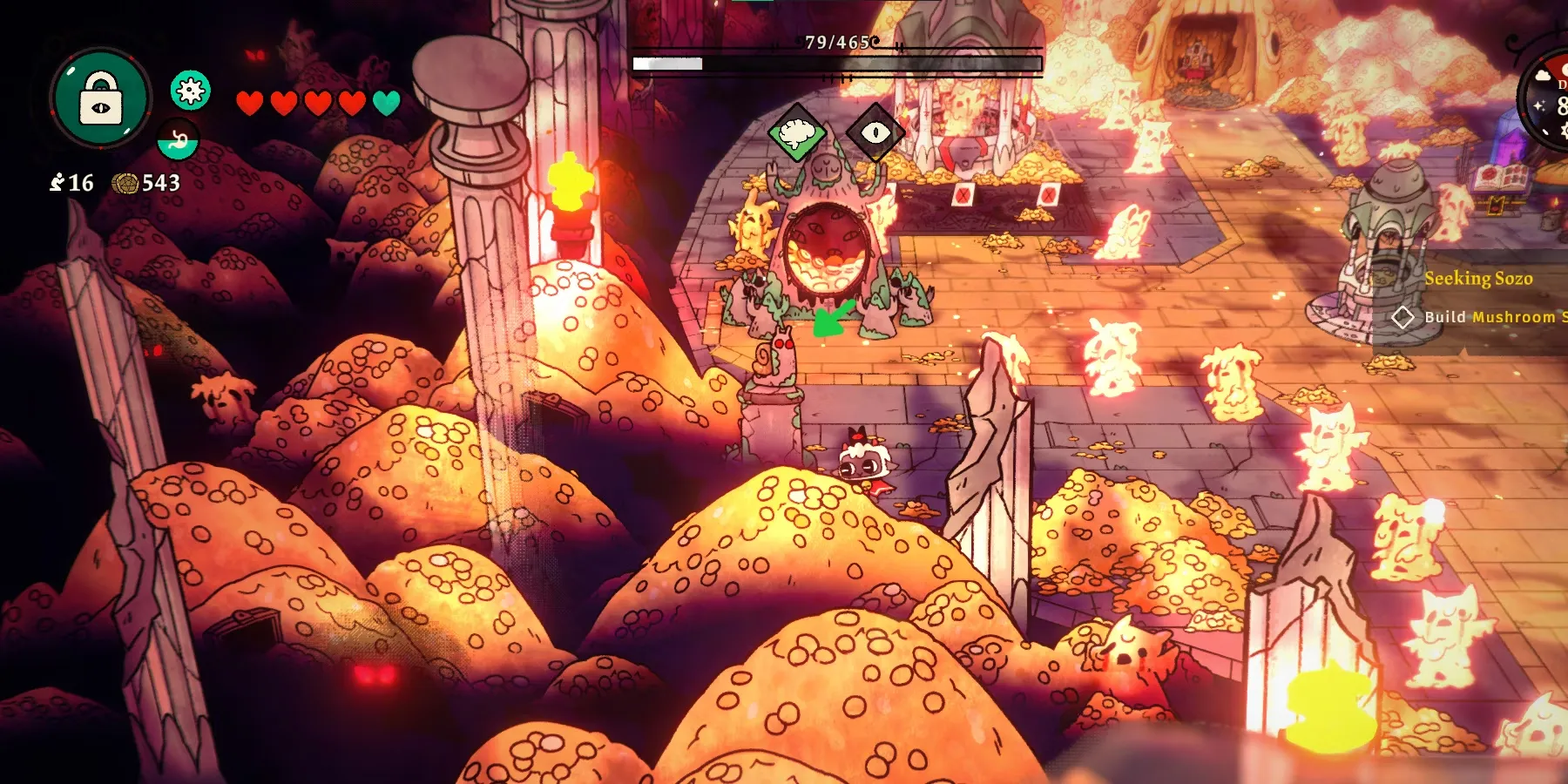
Task: Click the green padlock faith meter icon
Action: pos(101,97)
